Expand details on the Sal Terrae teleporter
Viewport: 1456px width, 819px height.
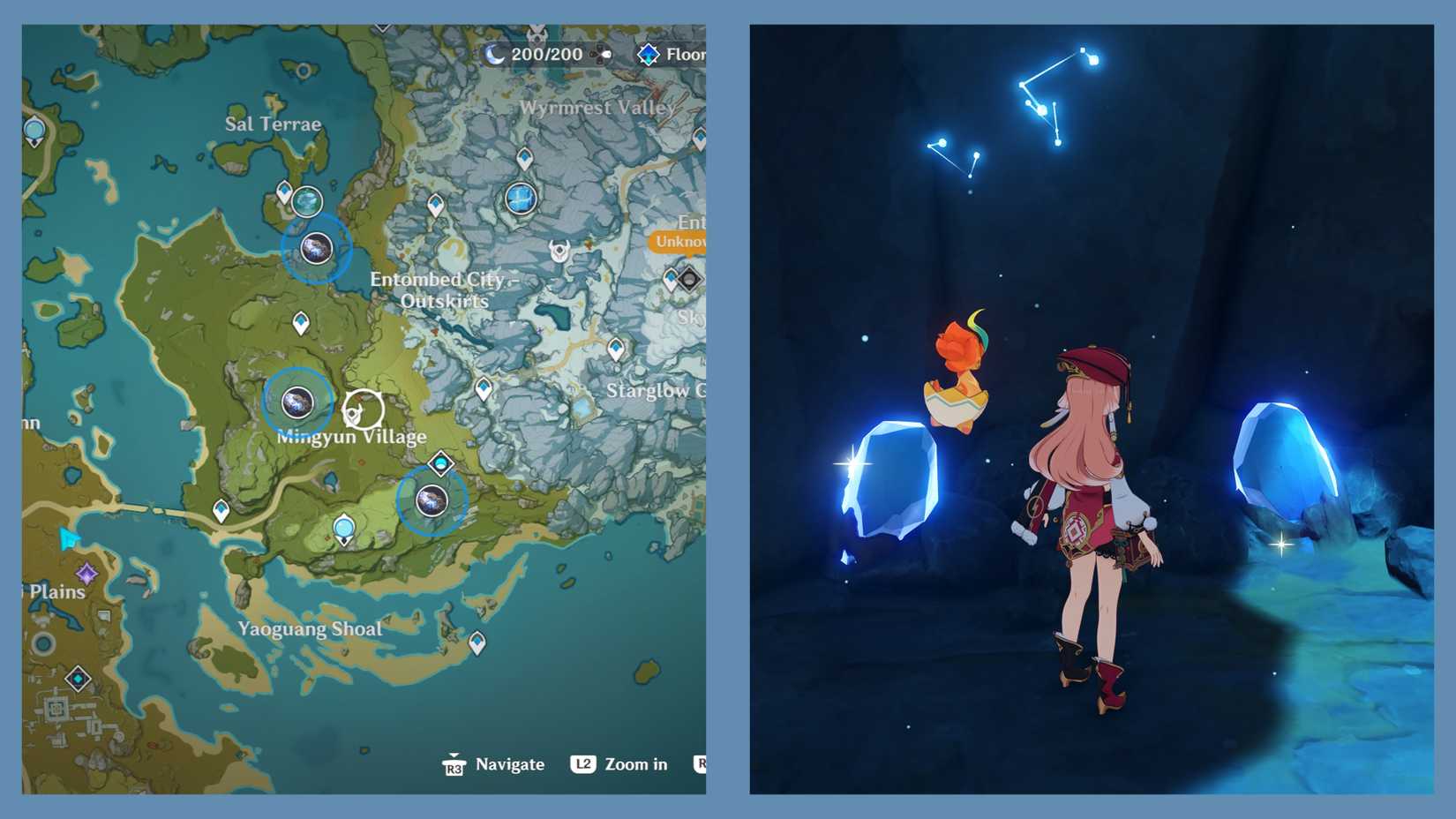click(284, 190)
